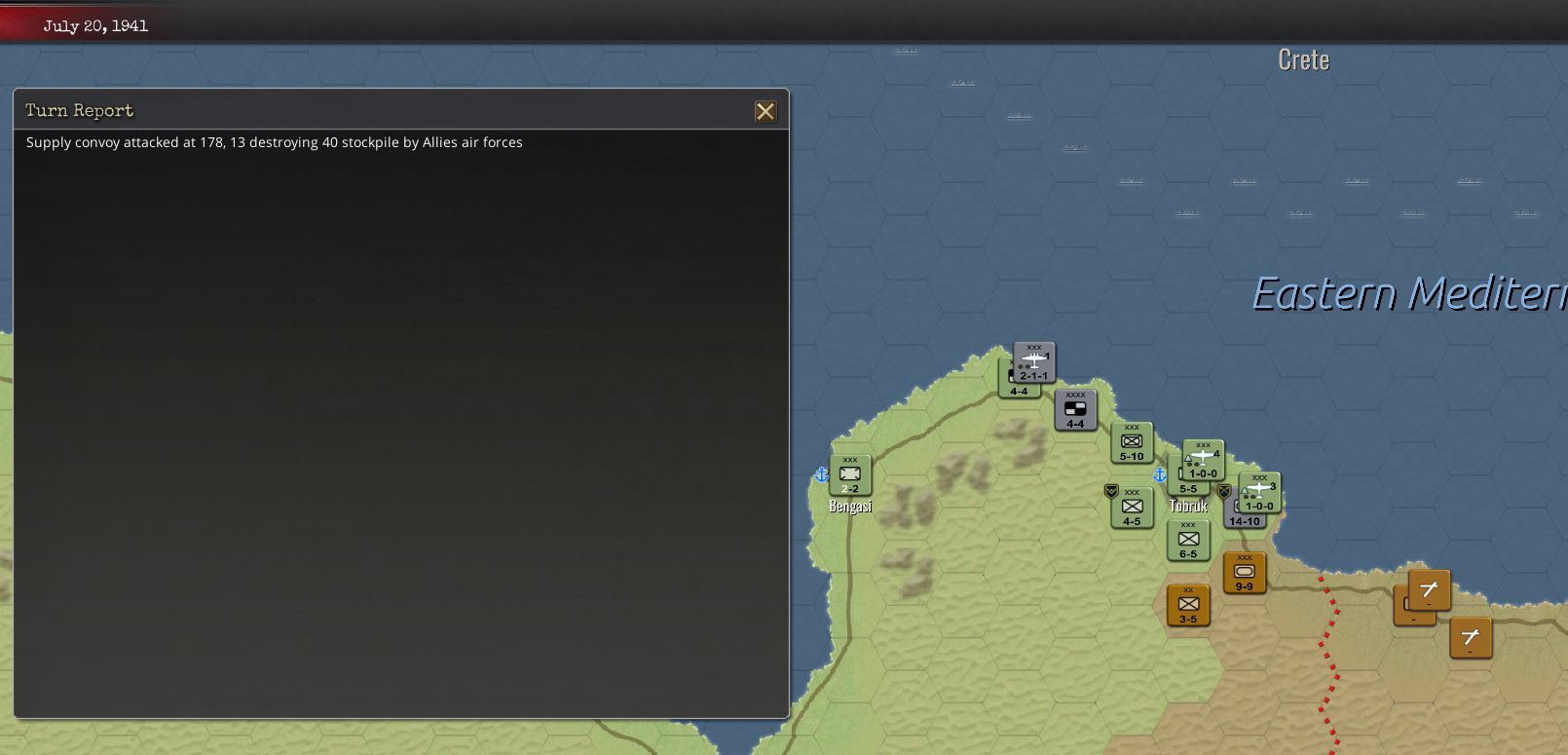Select the Allied 9-9 tank counter
The height and width of the screenshot is (755, 1568).
click(1244, 574)
